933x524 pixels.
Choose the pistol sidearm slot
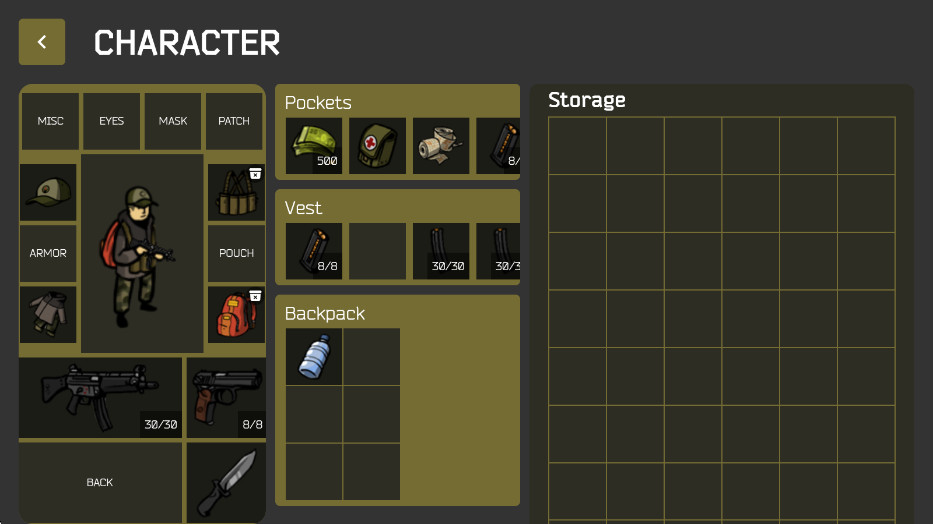226,398
